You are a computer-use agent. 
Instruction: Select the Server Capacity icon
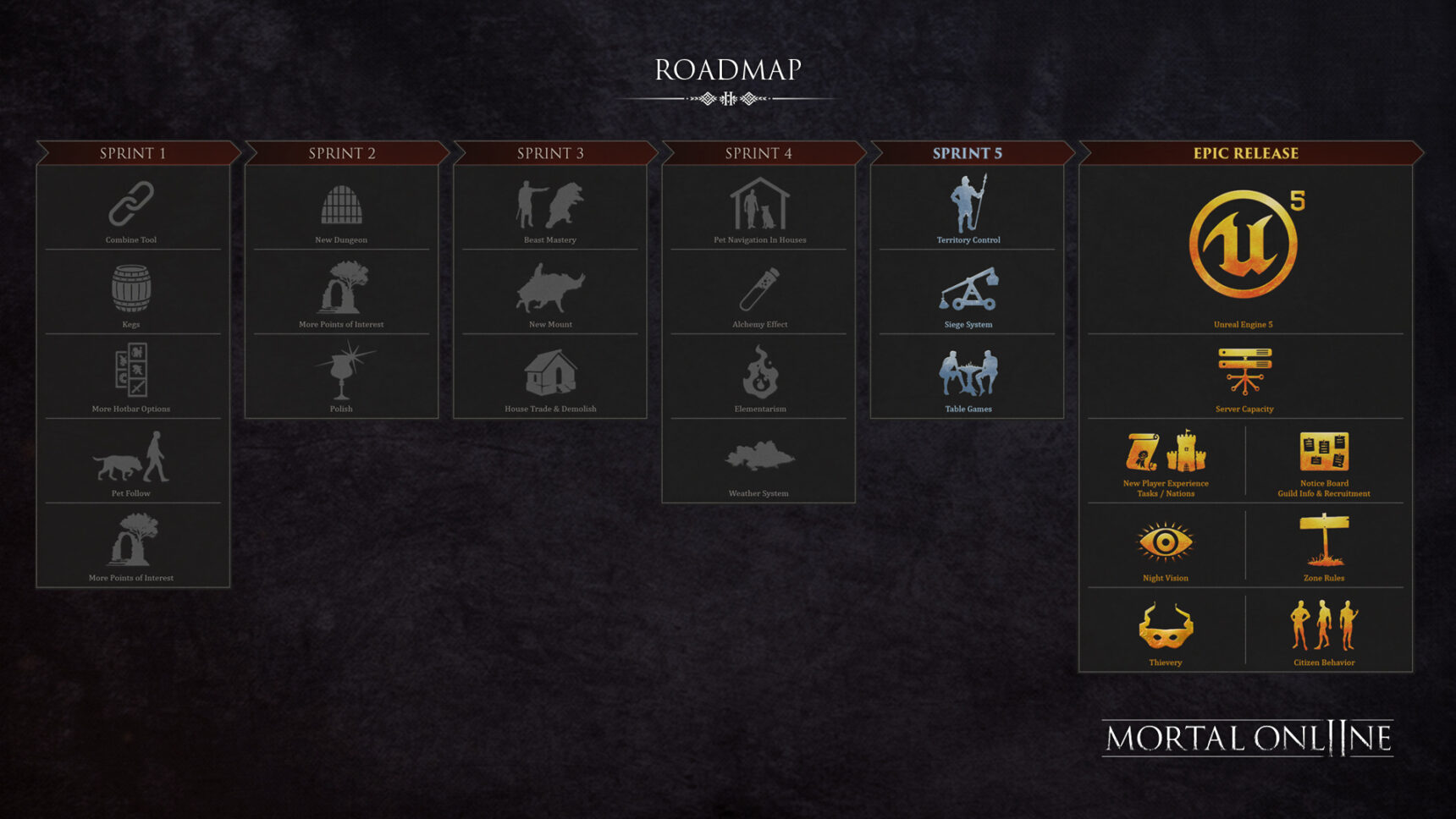(x=1244, y=371)
